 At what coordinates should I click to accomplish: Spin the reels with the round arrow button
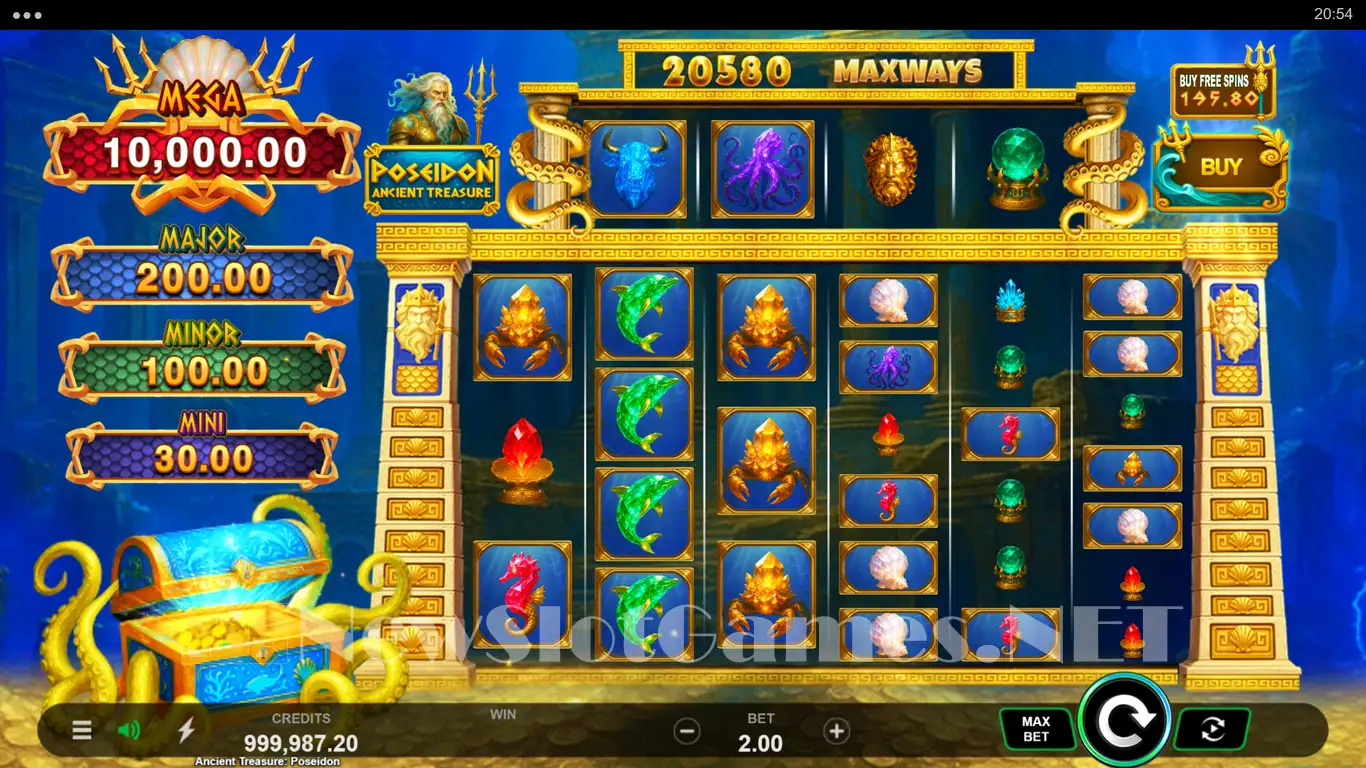pyautogui.click(x=1124, y=720)
